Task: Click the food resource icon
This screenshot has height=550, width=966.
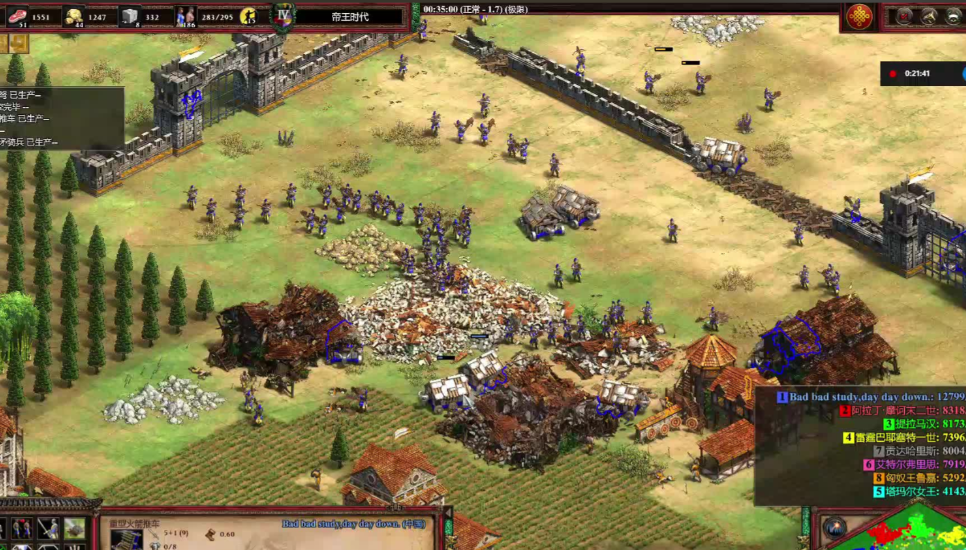Action: pyautogui.click(x=15, y=16)
